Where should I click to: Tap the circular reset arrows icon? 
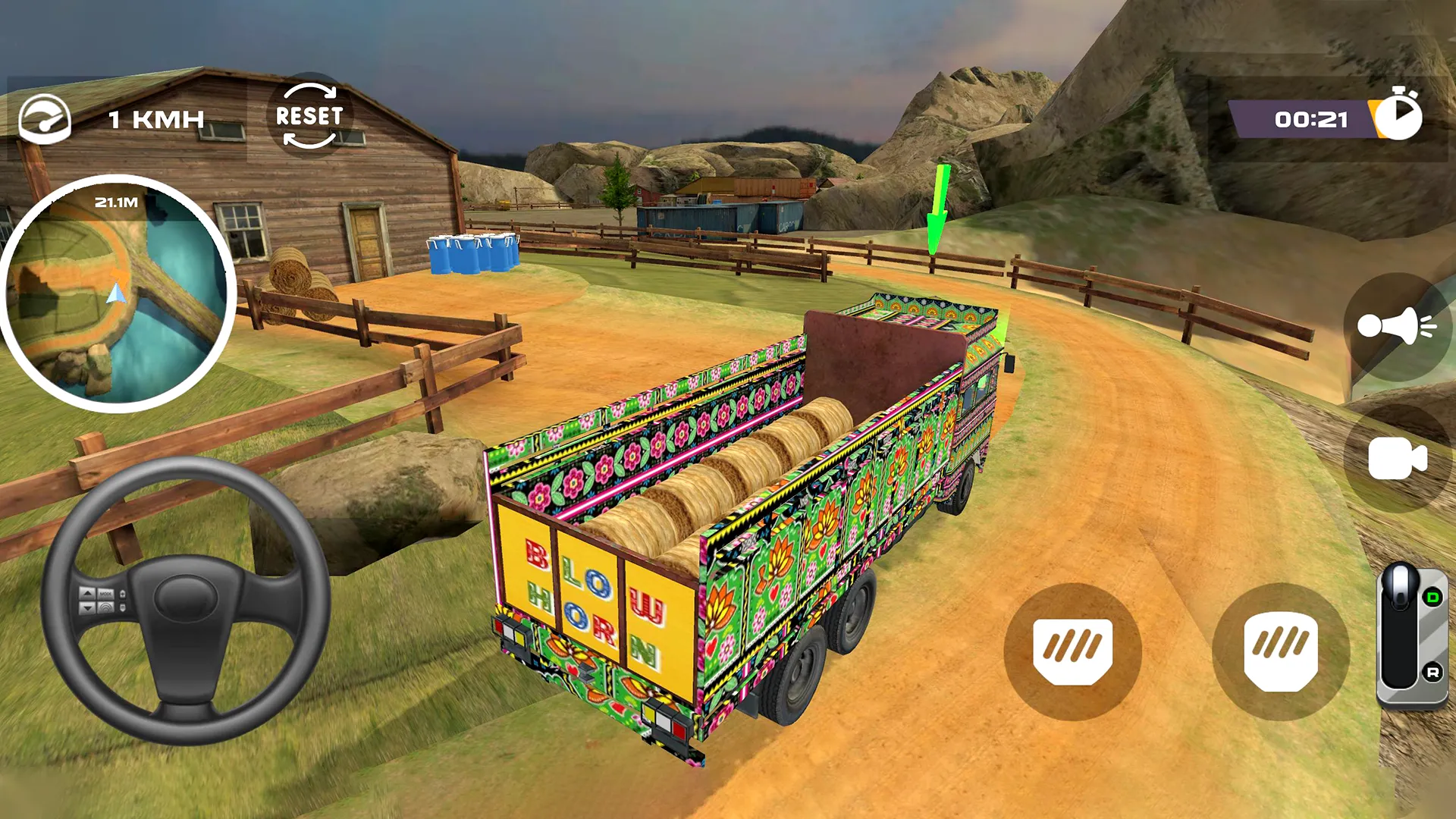tap(311, 114)
